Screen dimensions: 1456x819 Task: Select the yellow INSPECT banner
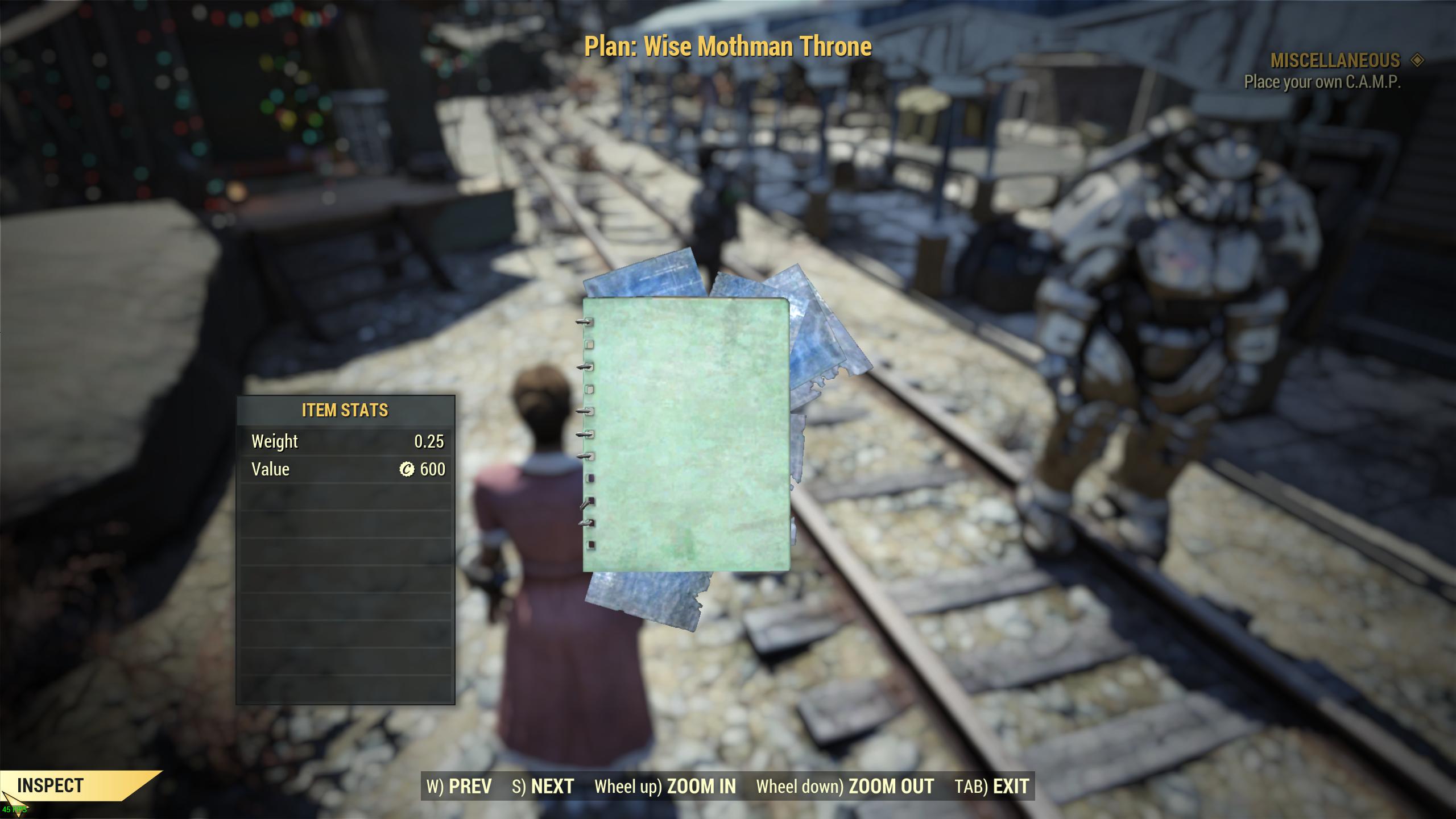click(x=51, y=787)
